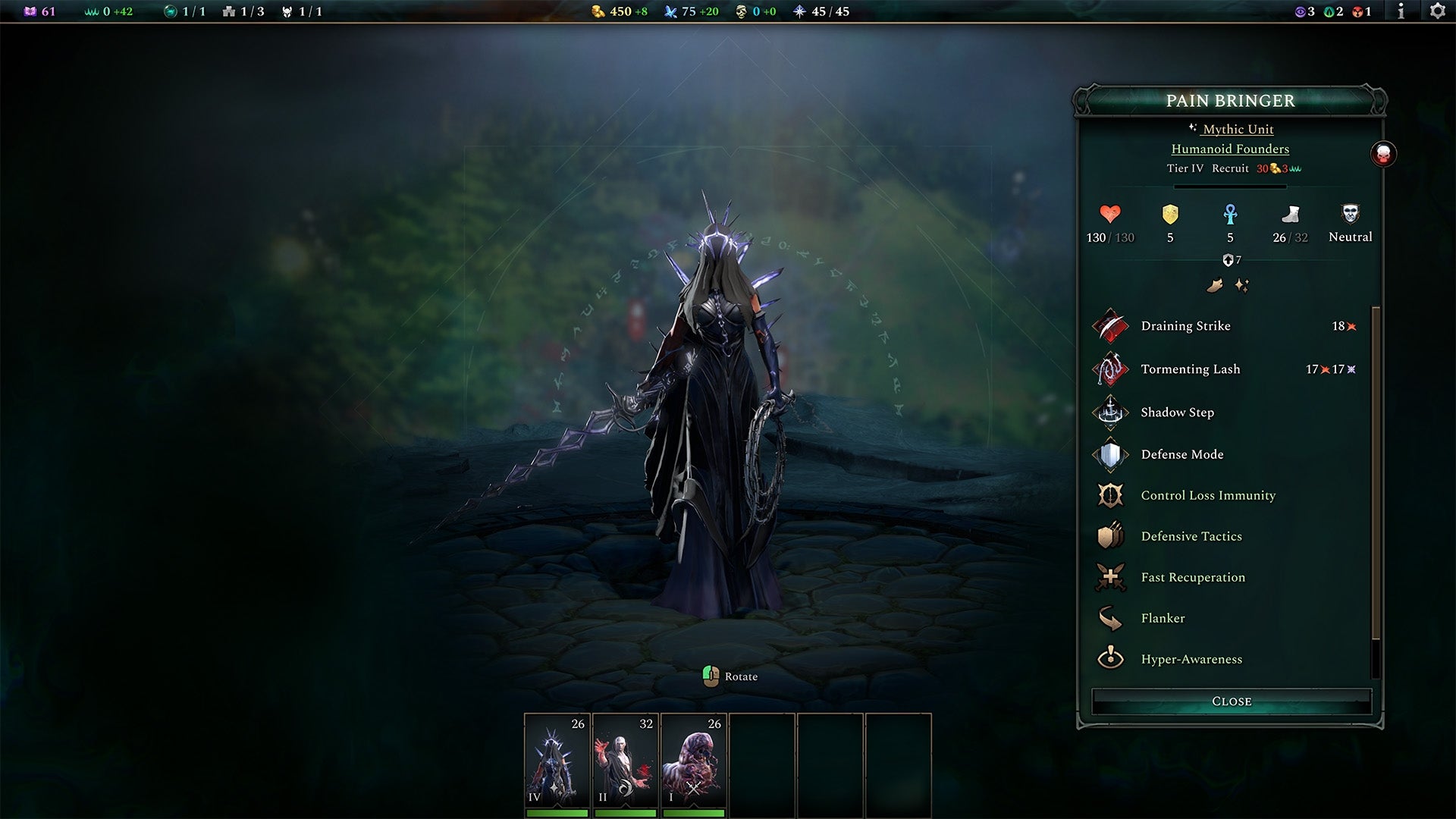
Task: Open the game settings gear
Action: pyautogui.click(x=1437, y=11)
